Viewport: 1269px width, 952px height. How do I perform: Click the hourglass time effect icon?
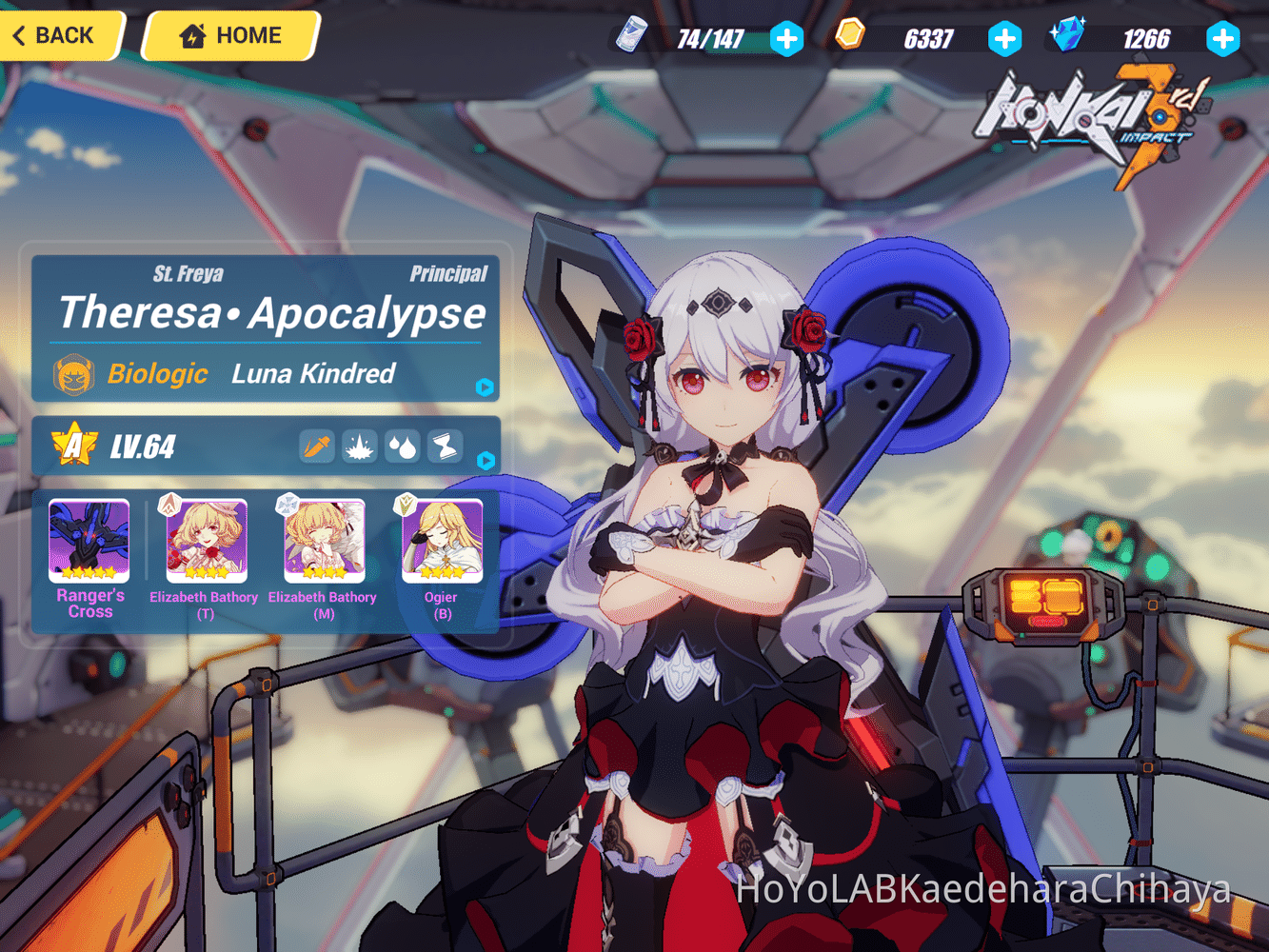pyautogui.click(x=444, y=447)
